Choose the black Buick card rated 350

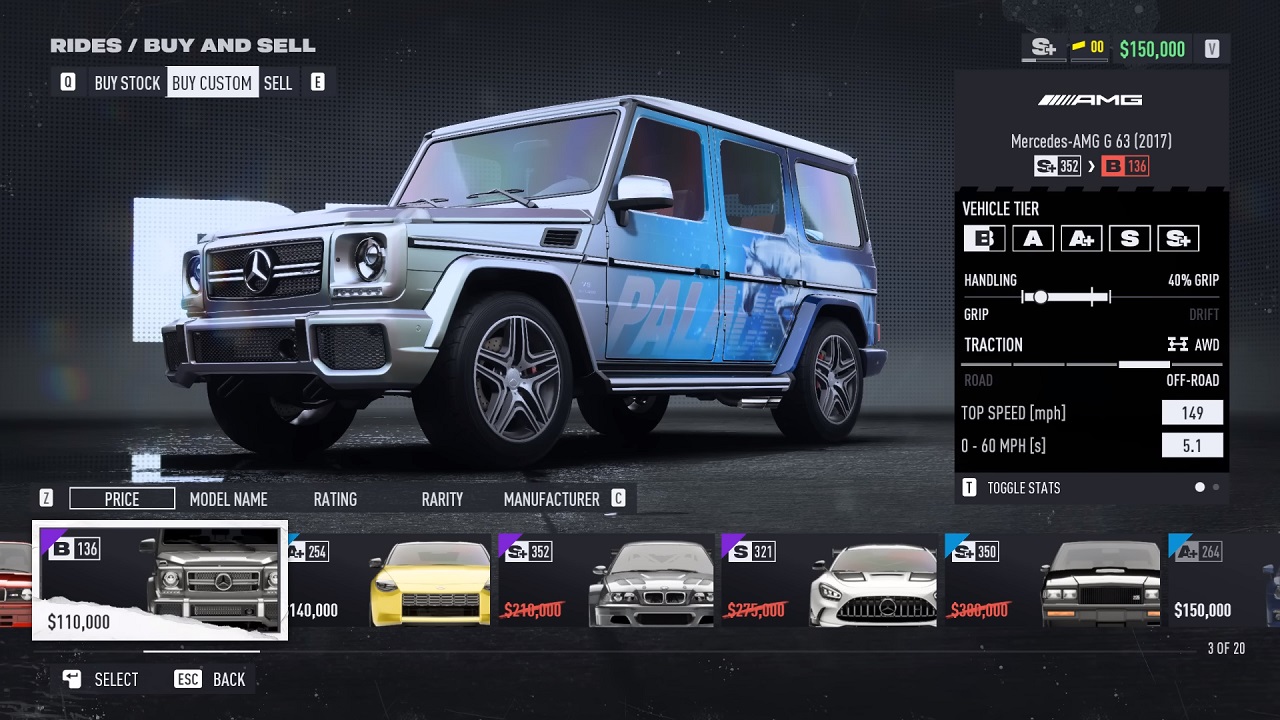(1055, 582)
